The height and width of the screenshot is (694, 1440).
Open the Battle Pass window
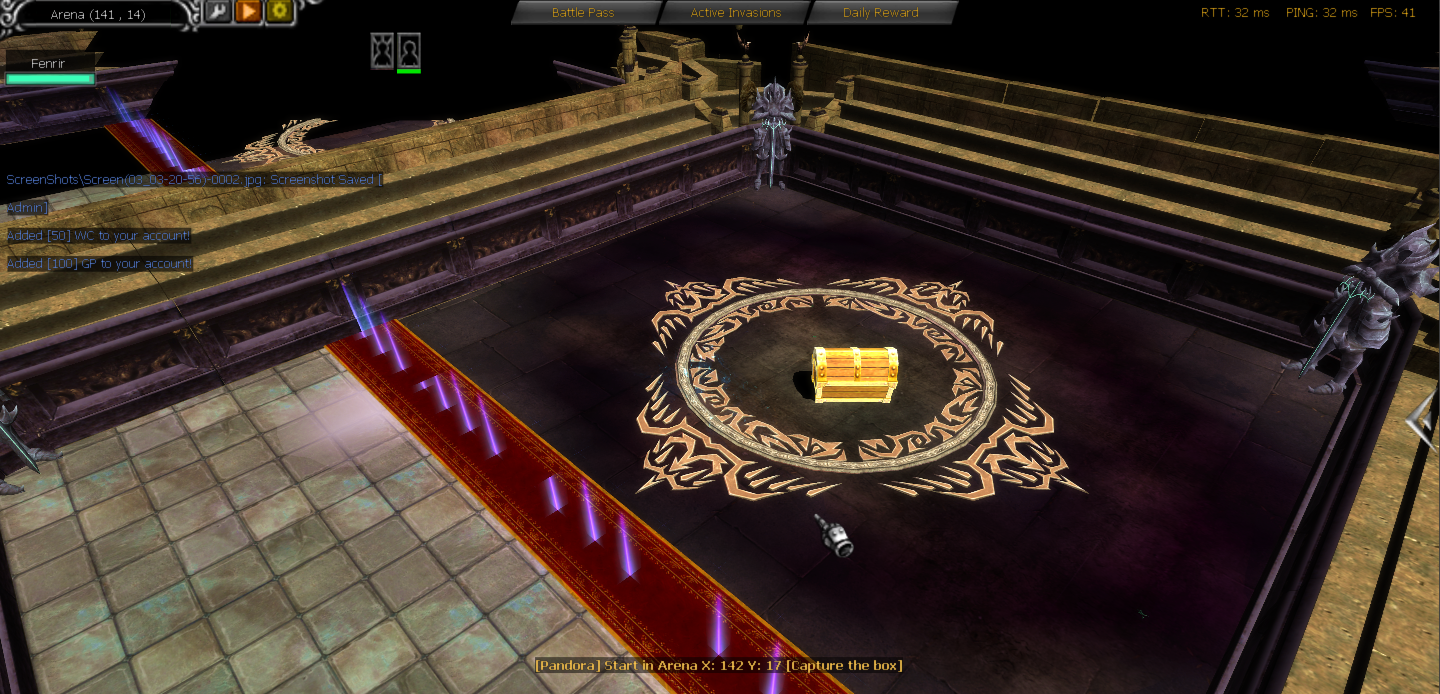(584, 13)
